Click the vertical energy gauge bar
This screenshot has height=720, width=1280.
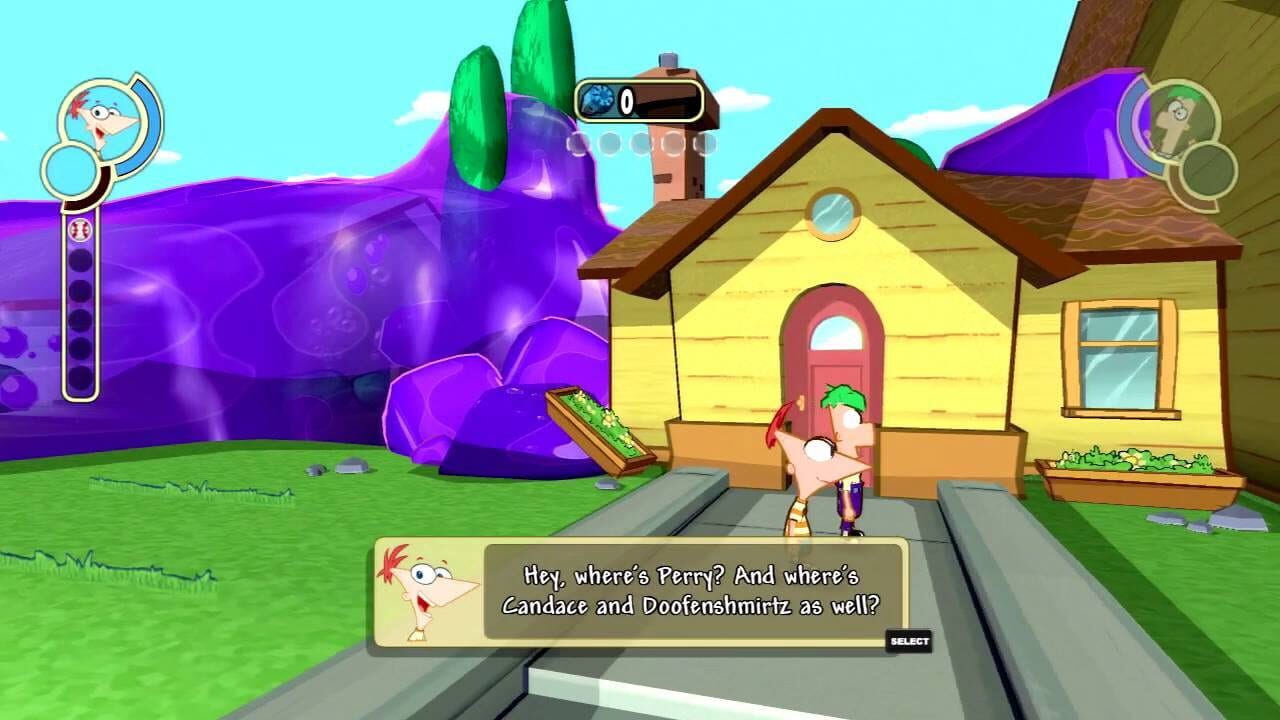pyautogui.click(x=80, y=320)
